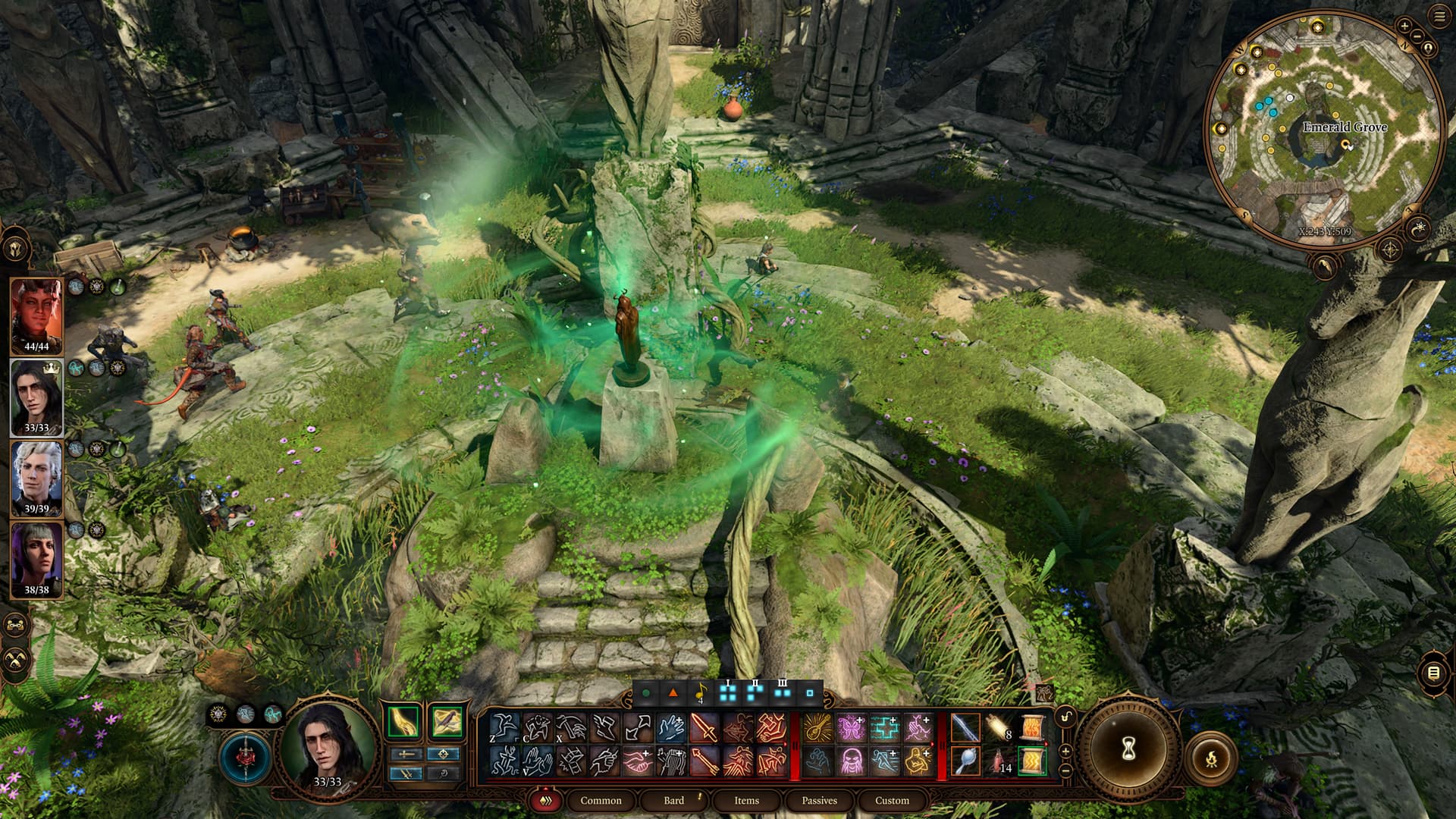1456x819 pixels.
Task: Toggle the melee sword weapon set
Action: (x=406, y=754)
